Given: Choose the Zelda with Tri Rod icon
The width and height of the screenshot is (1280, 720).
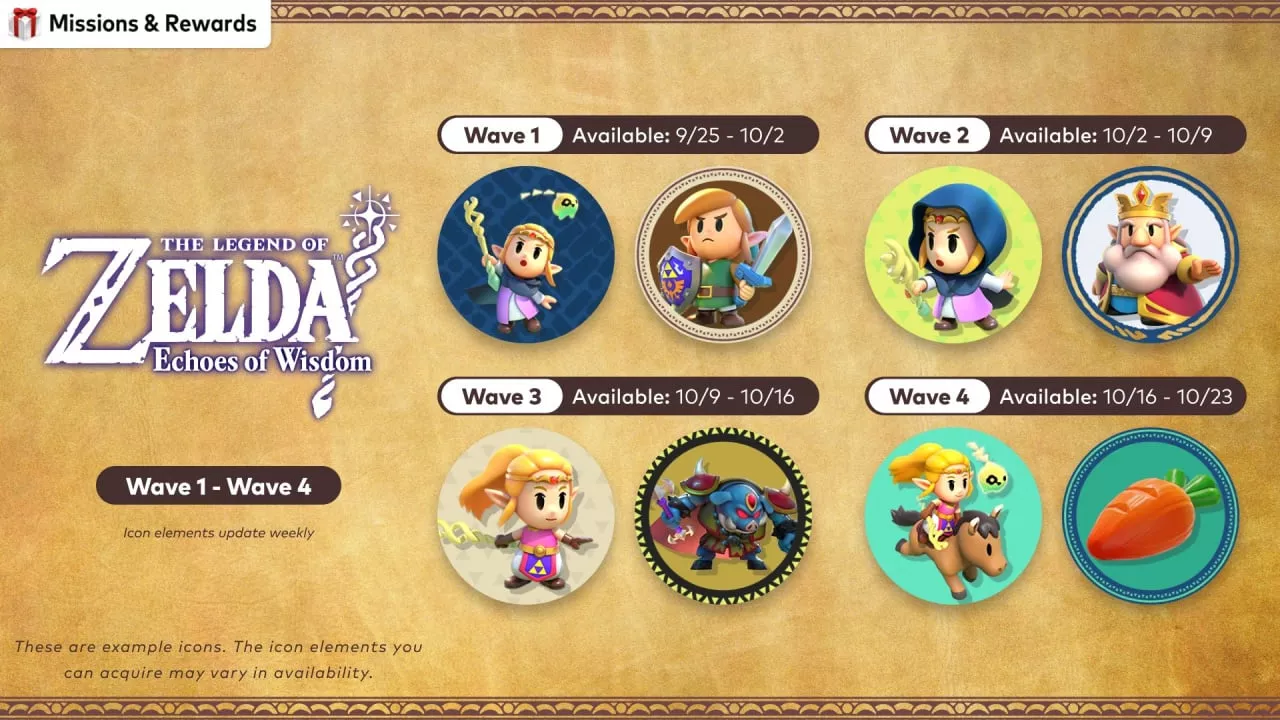Looking at the screenshot, I should pyautogui.click(x=525, y=254).
